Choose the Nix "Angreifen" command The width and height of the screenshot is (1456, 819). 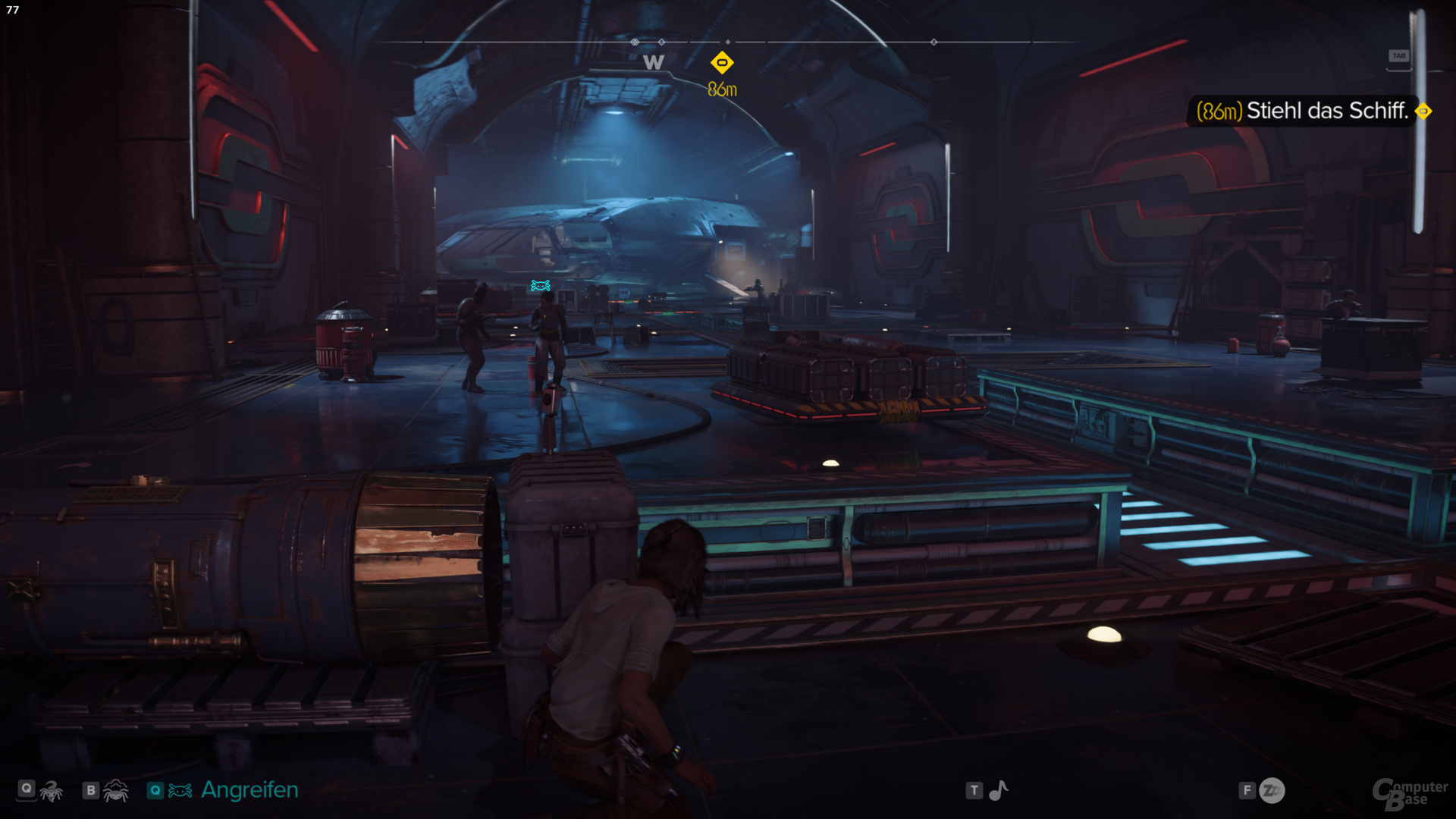point(249,790)
